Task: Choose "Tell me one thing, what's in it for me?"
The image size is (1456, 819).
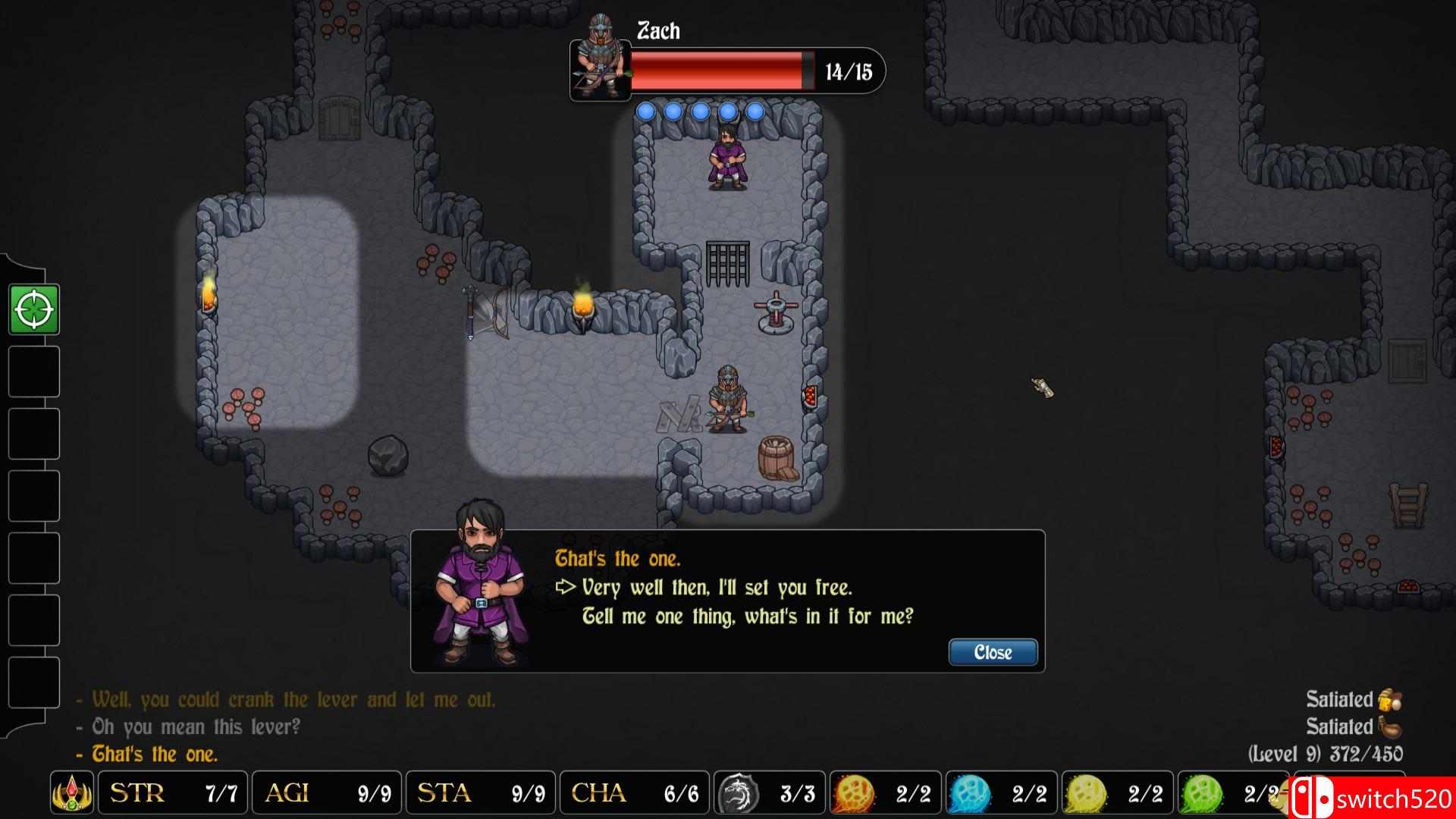Action: point(748,617)
